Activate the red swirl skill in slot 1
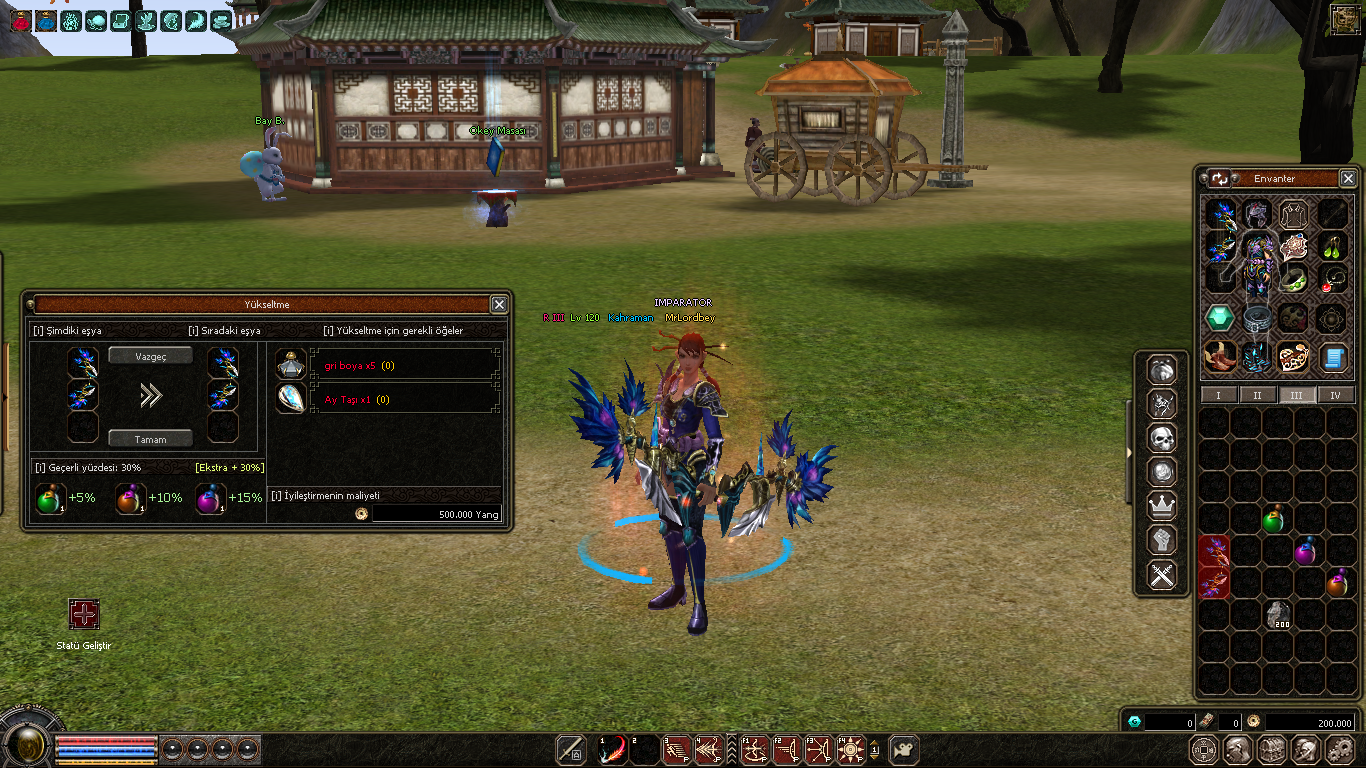The image size is (1366, 768). coord(612,750)
